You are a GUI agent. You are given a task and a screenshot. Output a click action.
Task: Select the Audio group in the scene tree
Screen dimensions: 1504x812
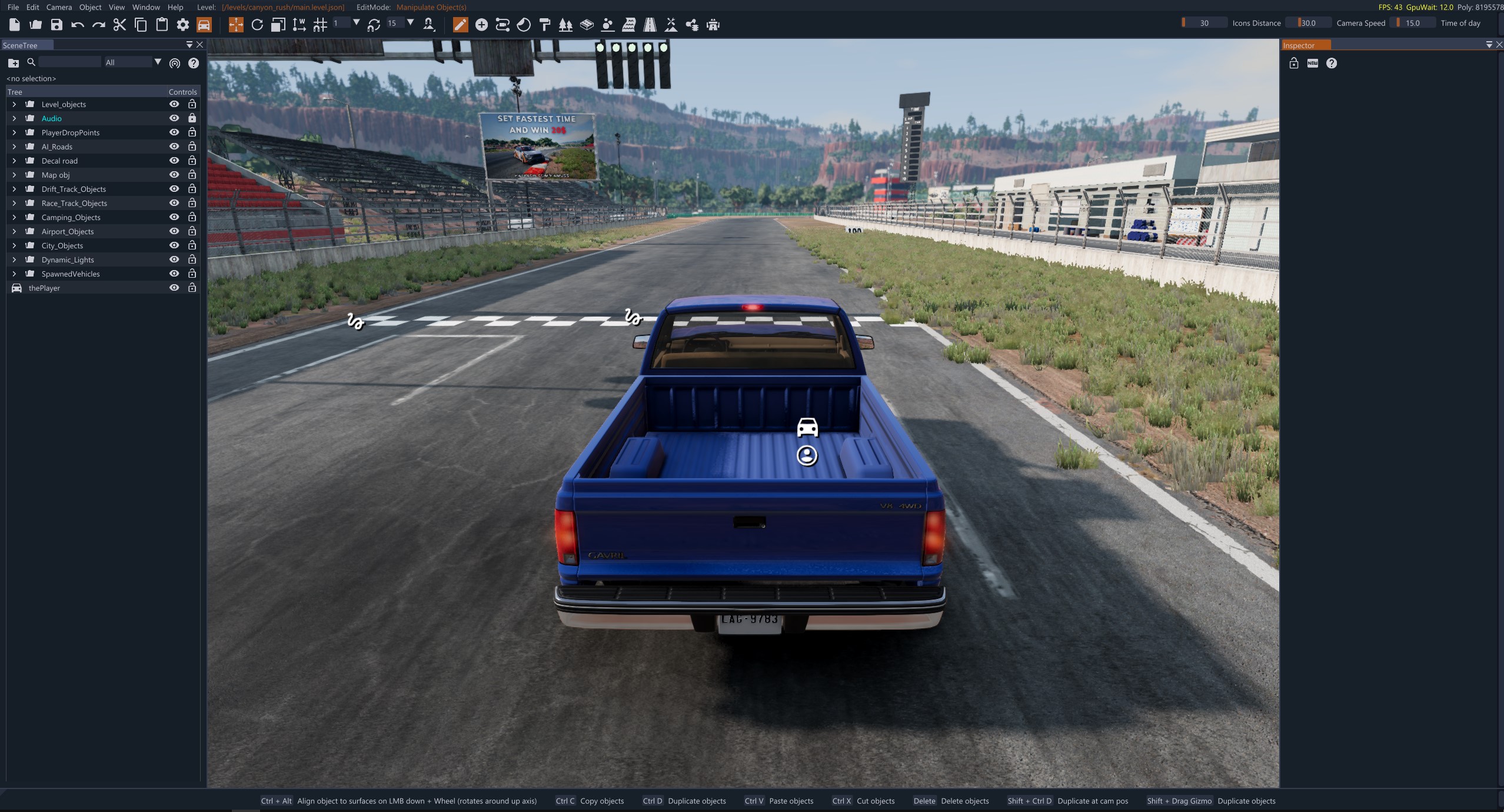[x=51, y=118]
